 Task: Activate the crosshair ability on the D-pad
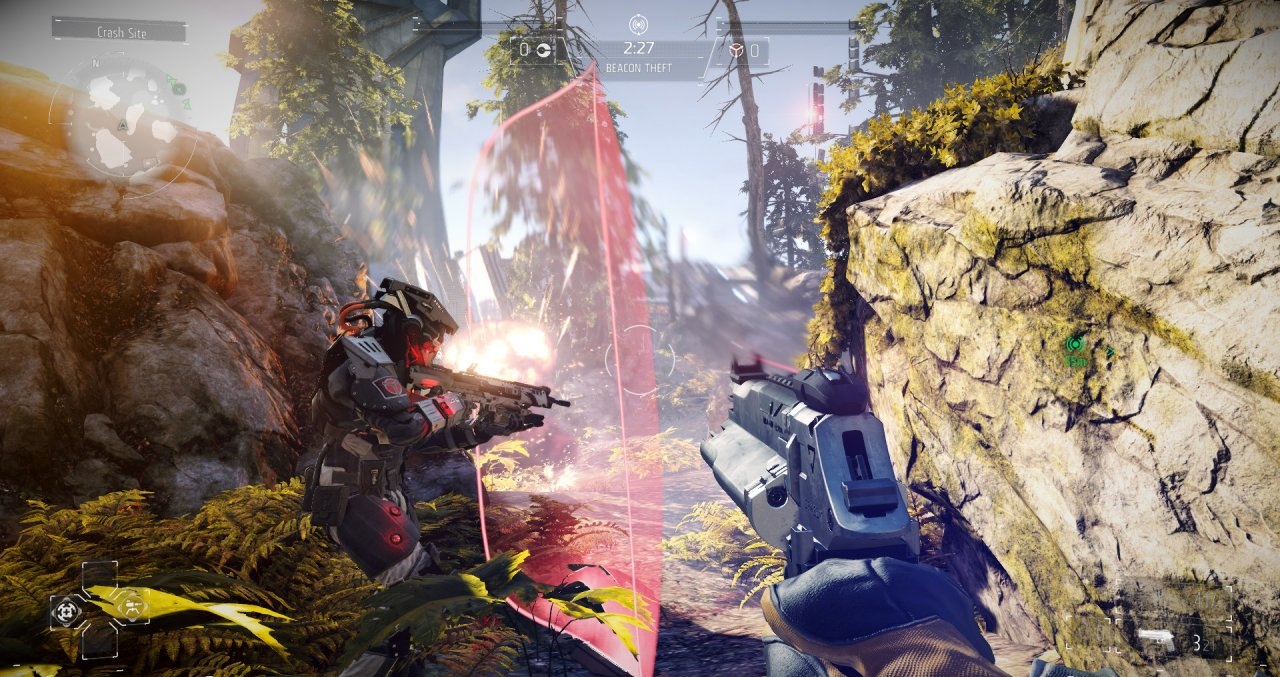(68, 609)
